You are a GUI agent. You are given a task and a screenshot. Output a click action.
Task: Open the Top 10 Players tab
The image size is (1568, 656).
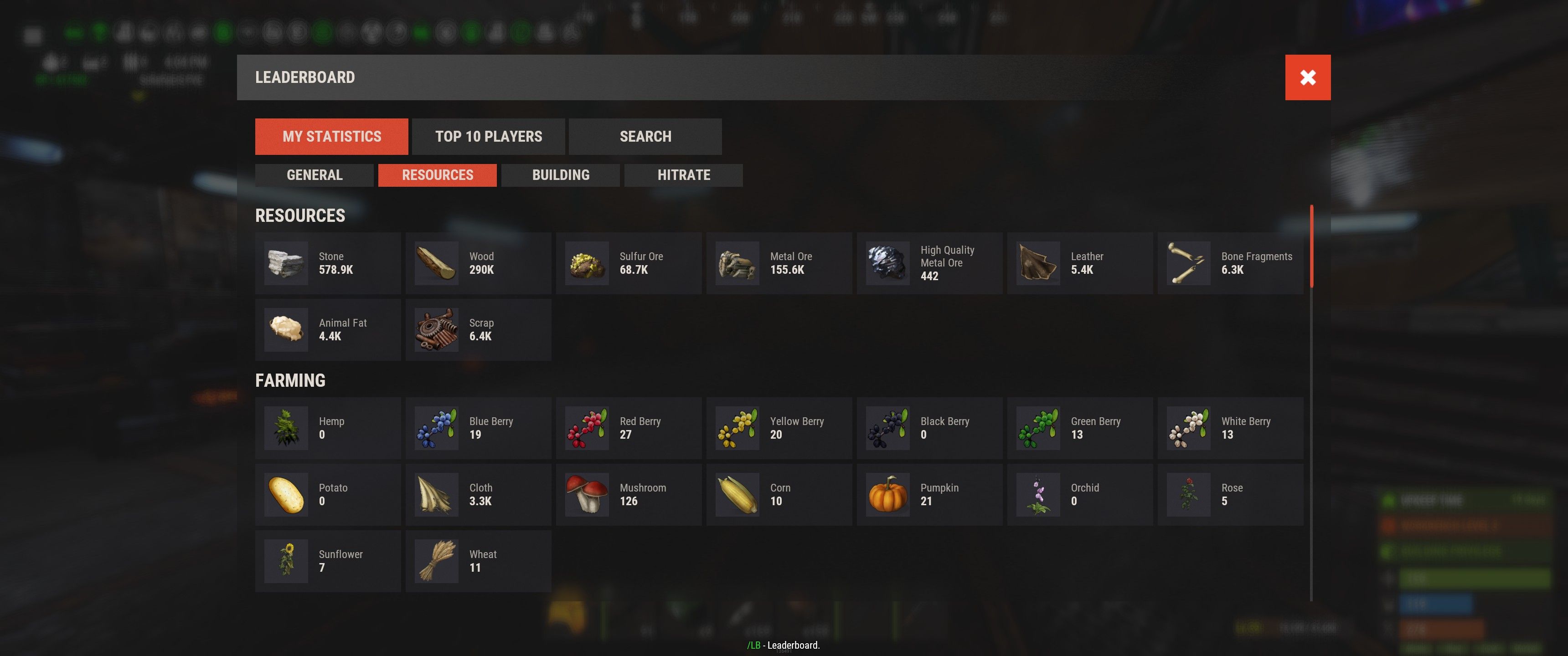pos(488,136)
